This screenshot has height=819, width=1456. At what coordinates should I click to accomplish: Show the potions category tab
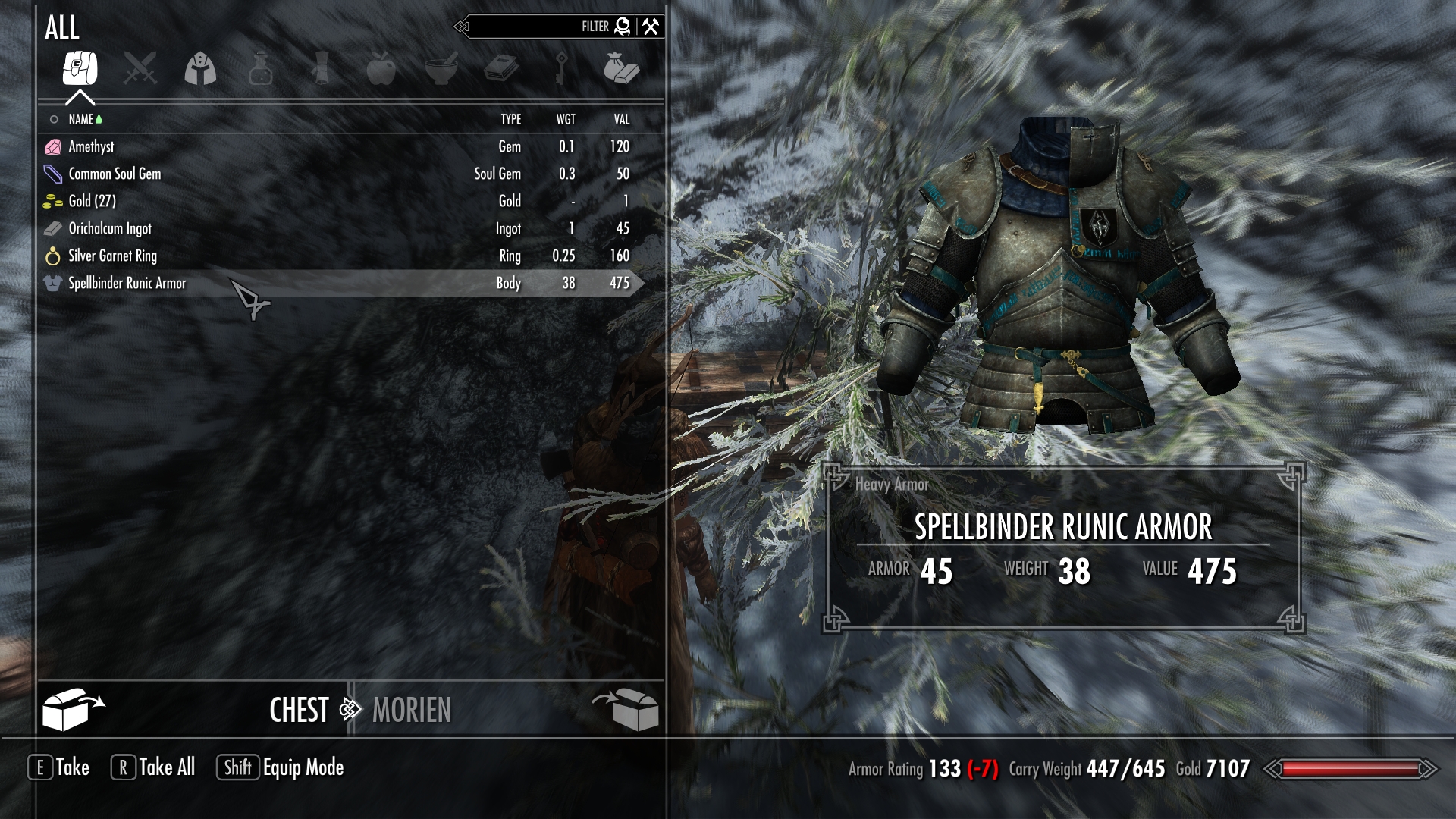pyautogui.click(x=260, y=69)
